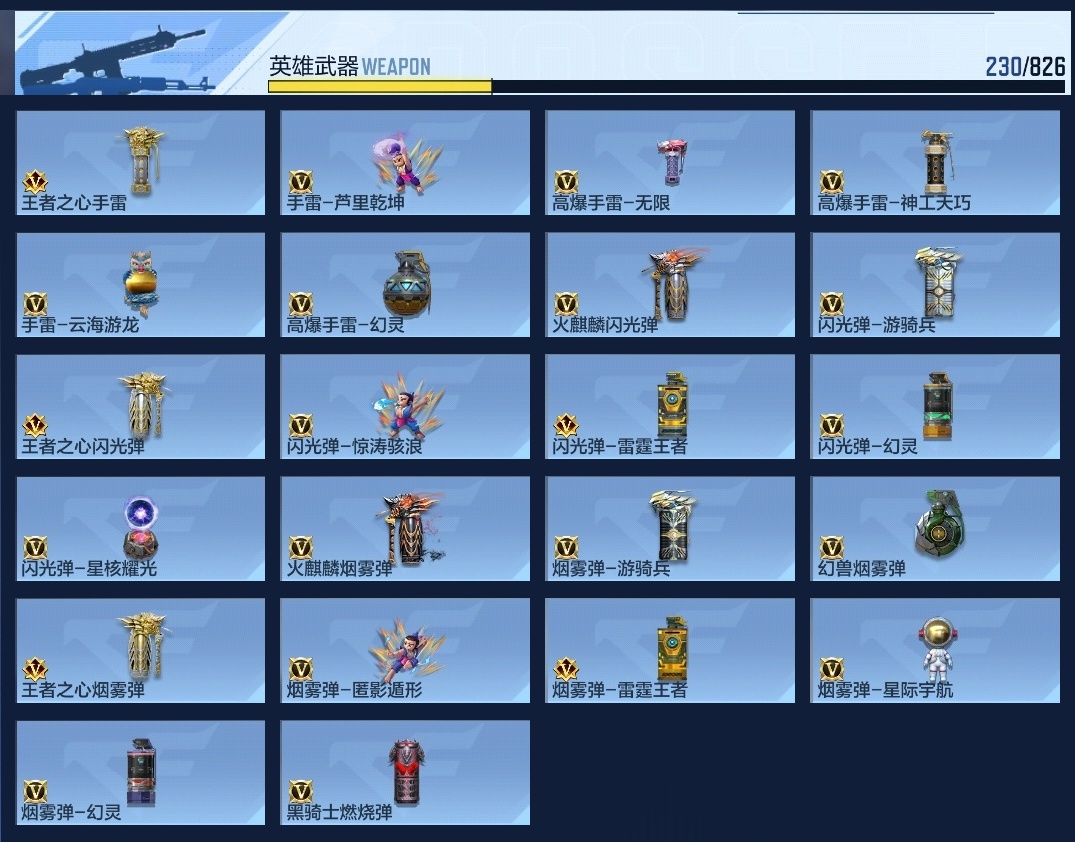
Task: Choose 闪光弹-雷霆王者 flashbang
Action: point(670,406)
